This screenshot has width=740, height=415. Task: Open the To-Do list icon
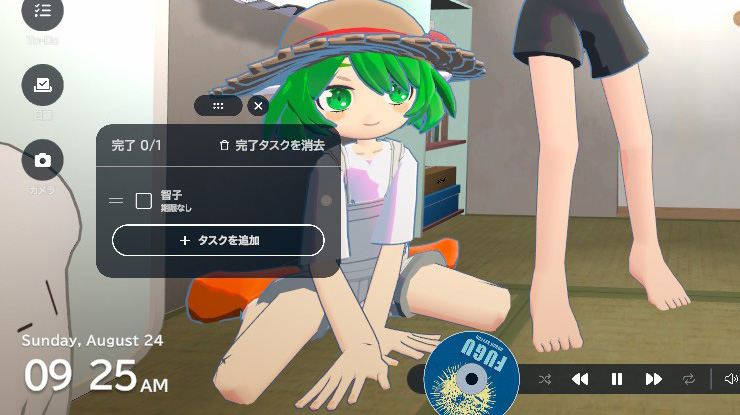pos(42,11)
